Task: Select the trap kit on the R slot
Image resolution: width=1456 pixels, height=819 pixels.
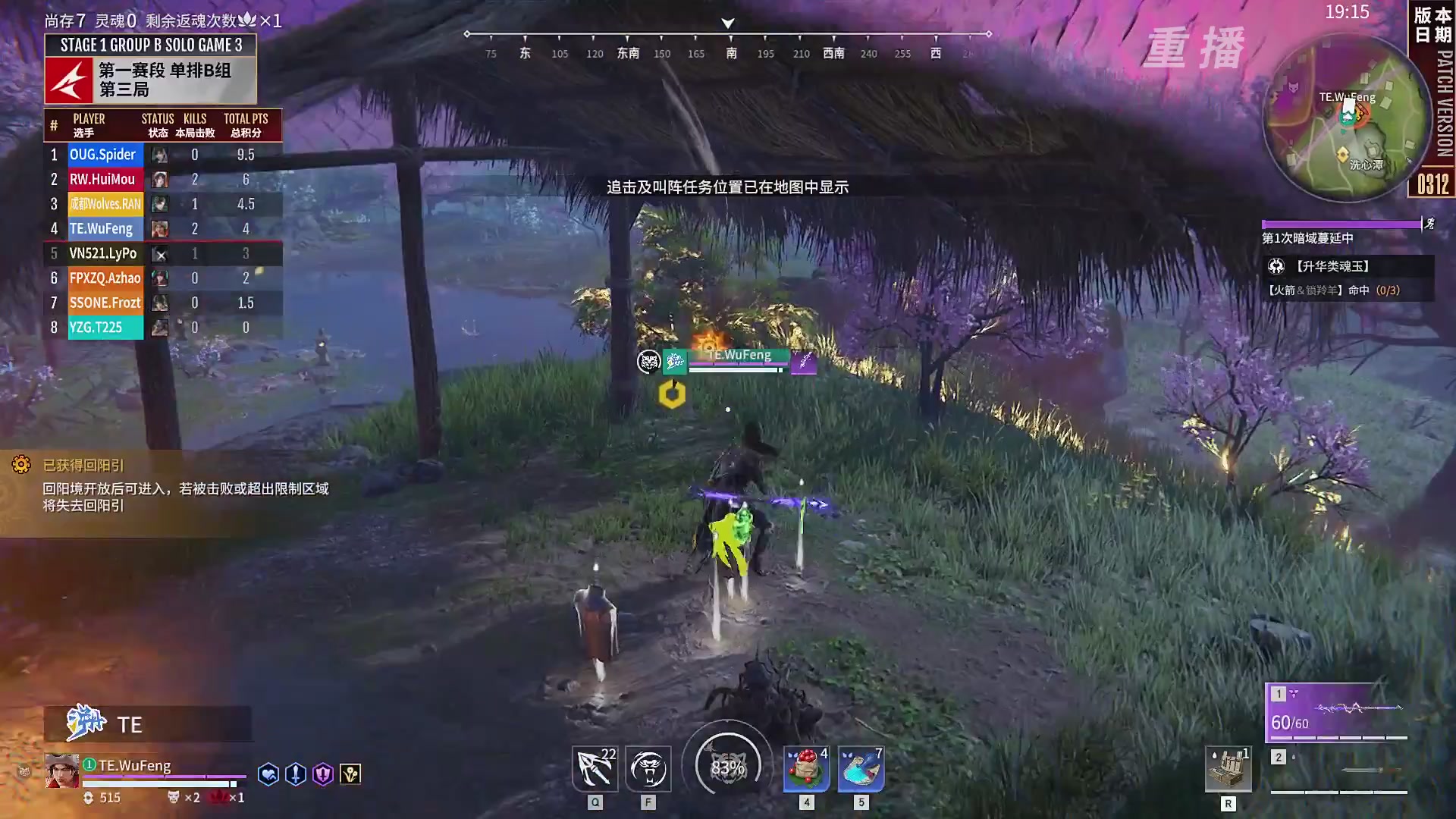Action: [x=1228, y=768]
